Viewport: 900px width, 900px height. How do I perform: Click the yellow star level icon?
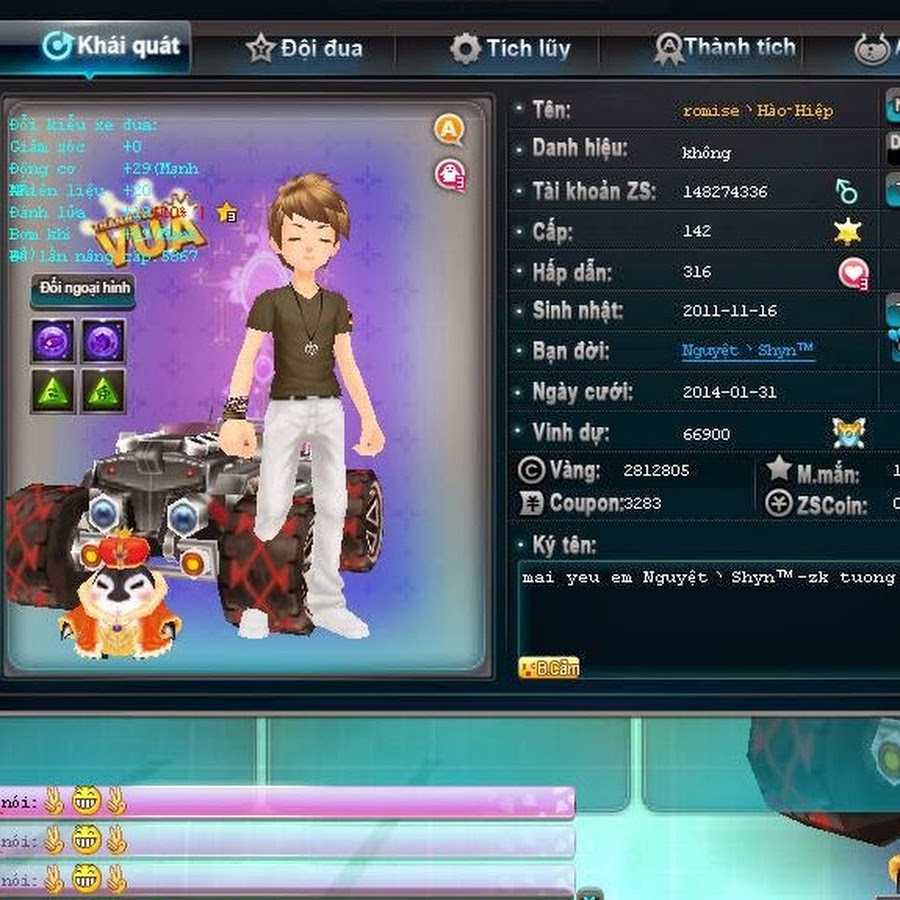point(848,232)
